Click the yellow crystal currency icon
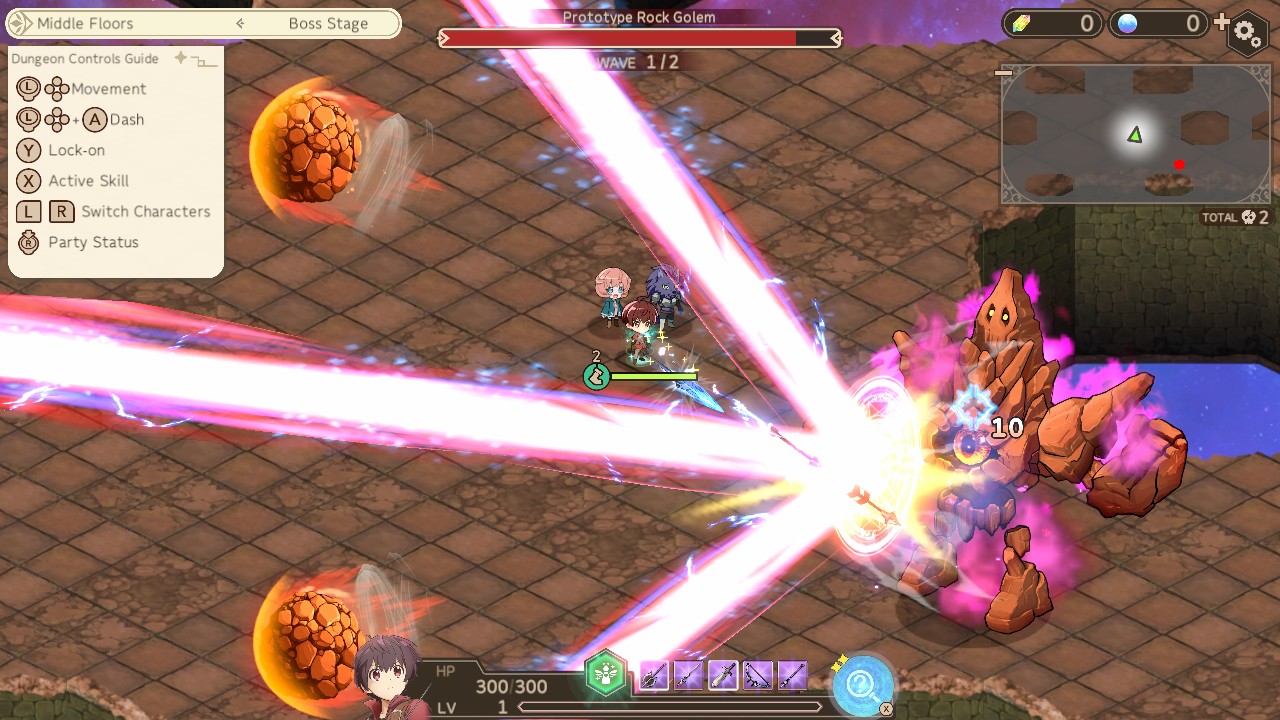1280x720 pixels. pyautogui.click(x=1019, y=22)
